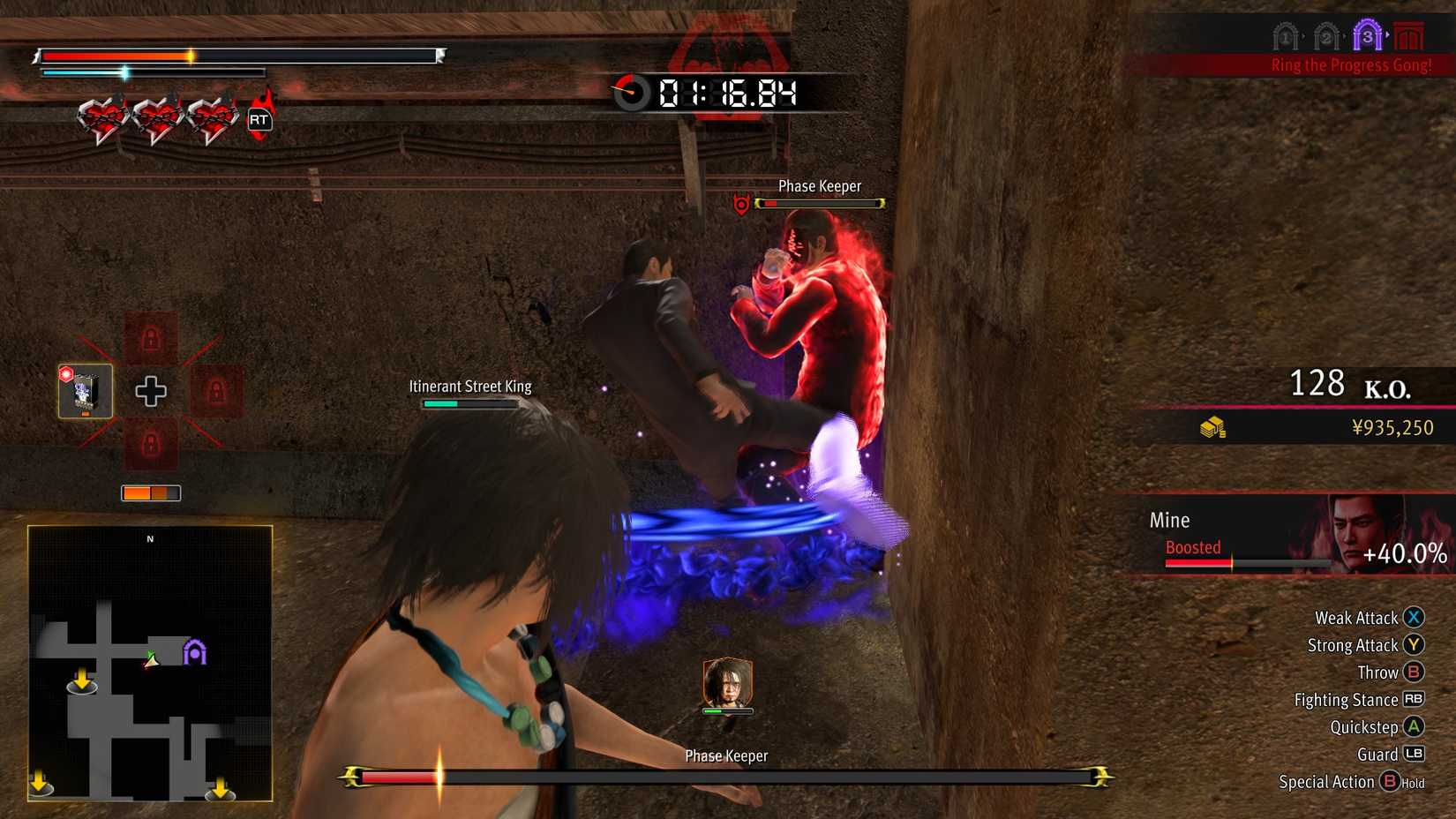The width and height of the screenshot is (1456, 819).
Task: Select the gate 2 stage tab
Action: 1325,36
